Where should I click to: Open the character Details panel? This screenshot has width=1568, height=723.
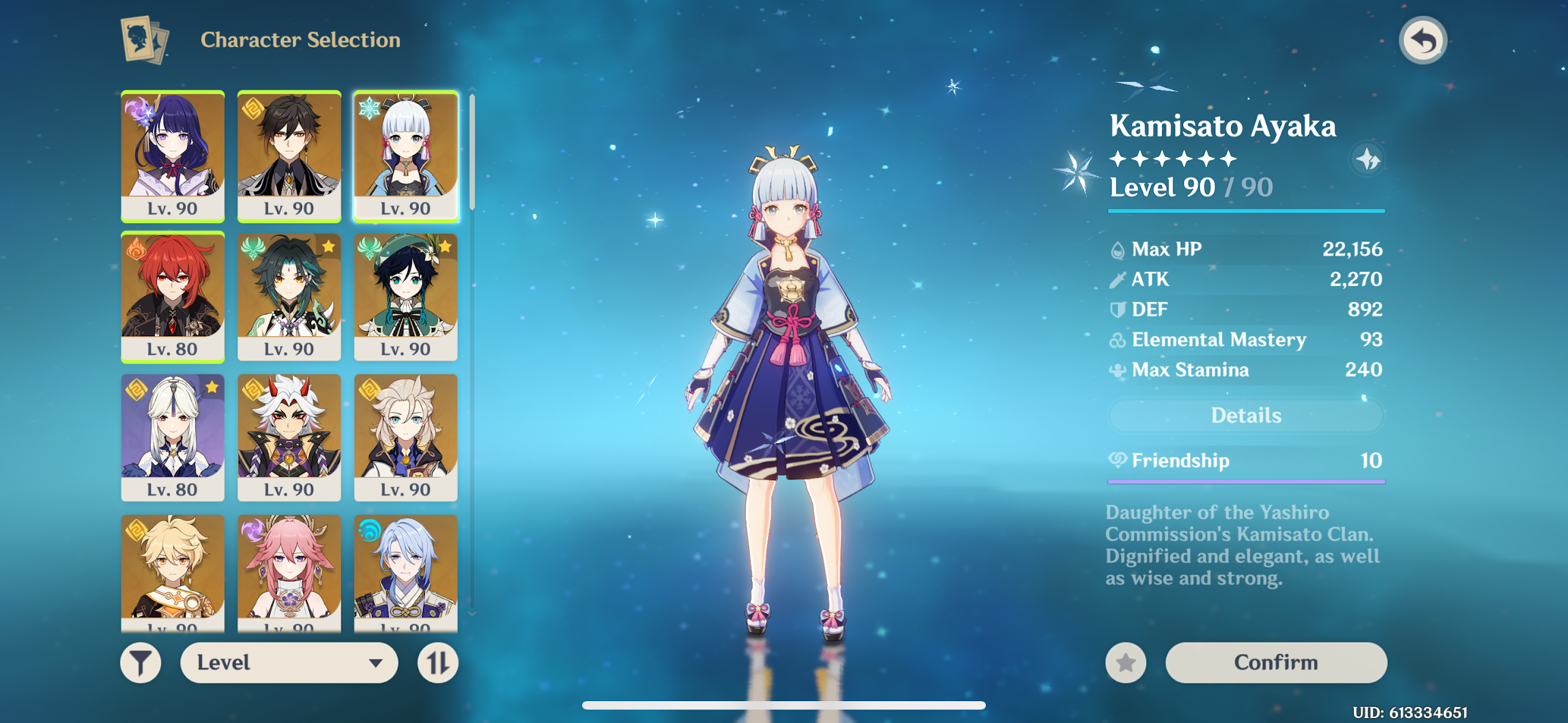point(1245,415)
